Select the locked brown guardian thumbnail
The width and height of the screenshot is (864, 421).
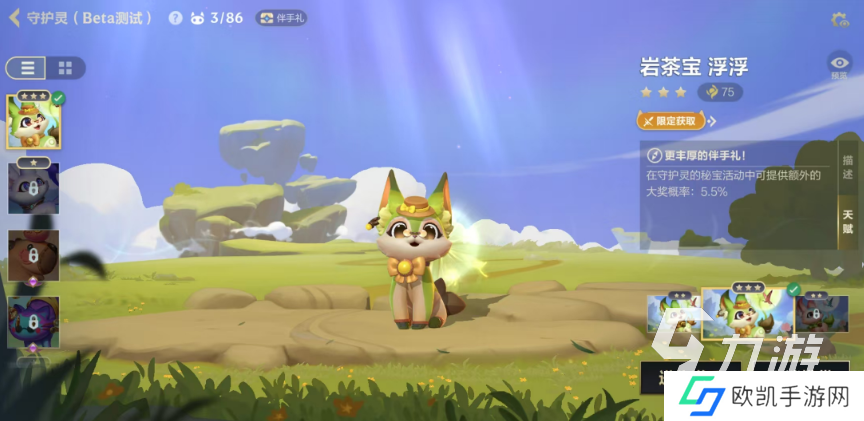[x=33, y=255]
